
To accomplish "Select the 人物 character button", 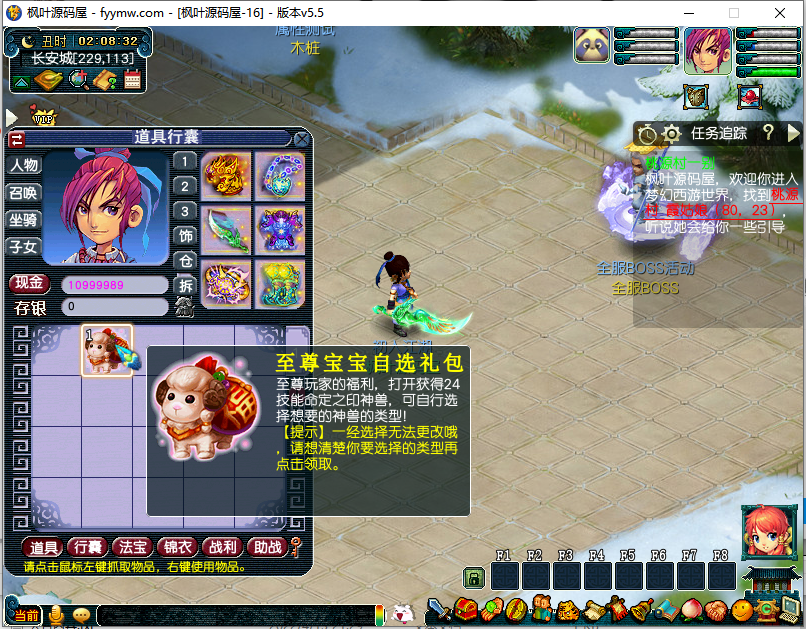I will pos(23,165).
